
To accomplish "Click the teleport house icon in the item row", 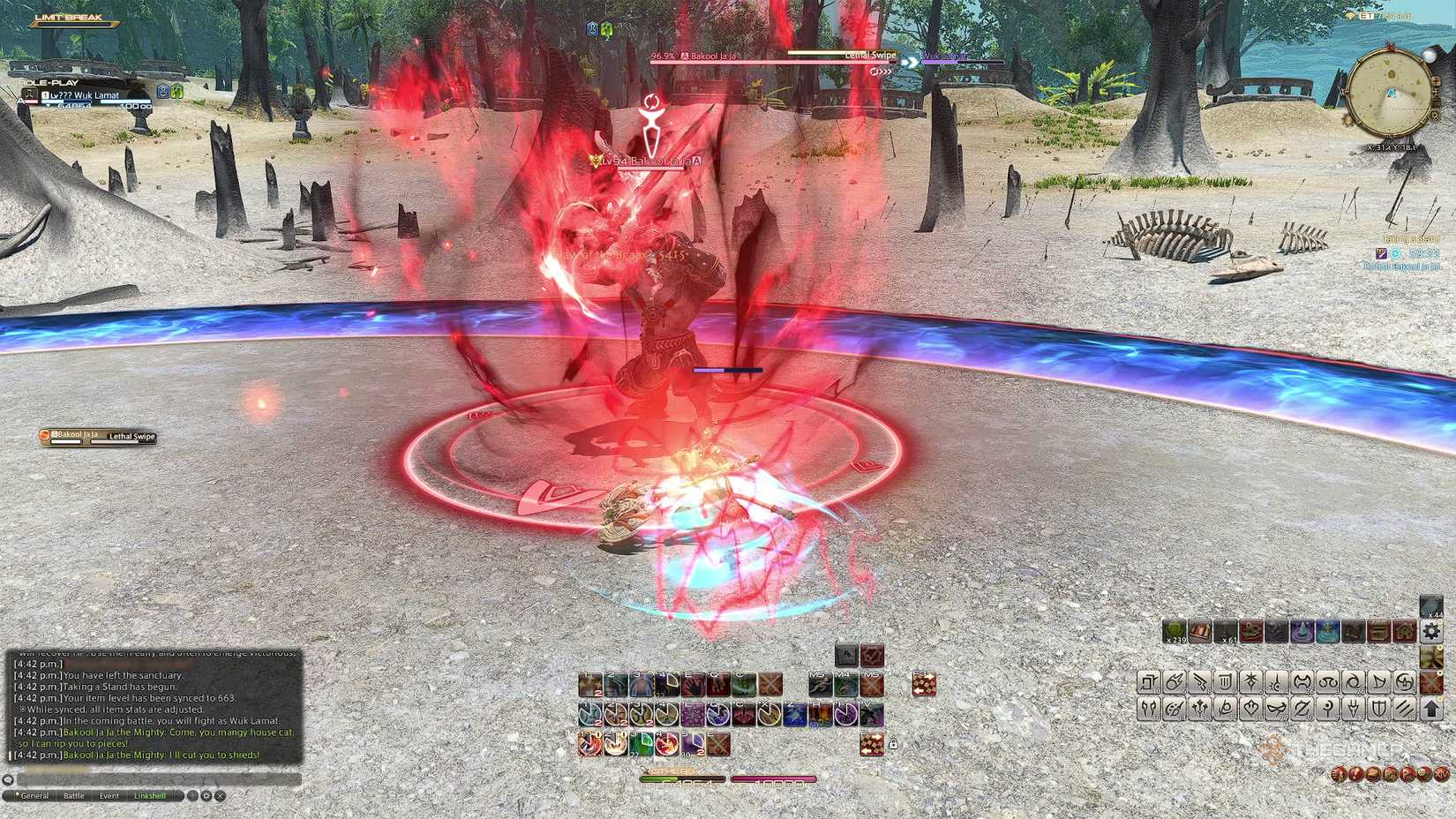I will [1403, 630].
